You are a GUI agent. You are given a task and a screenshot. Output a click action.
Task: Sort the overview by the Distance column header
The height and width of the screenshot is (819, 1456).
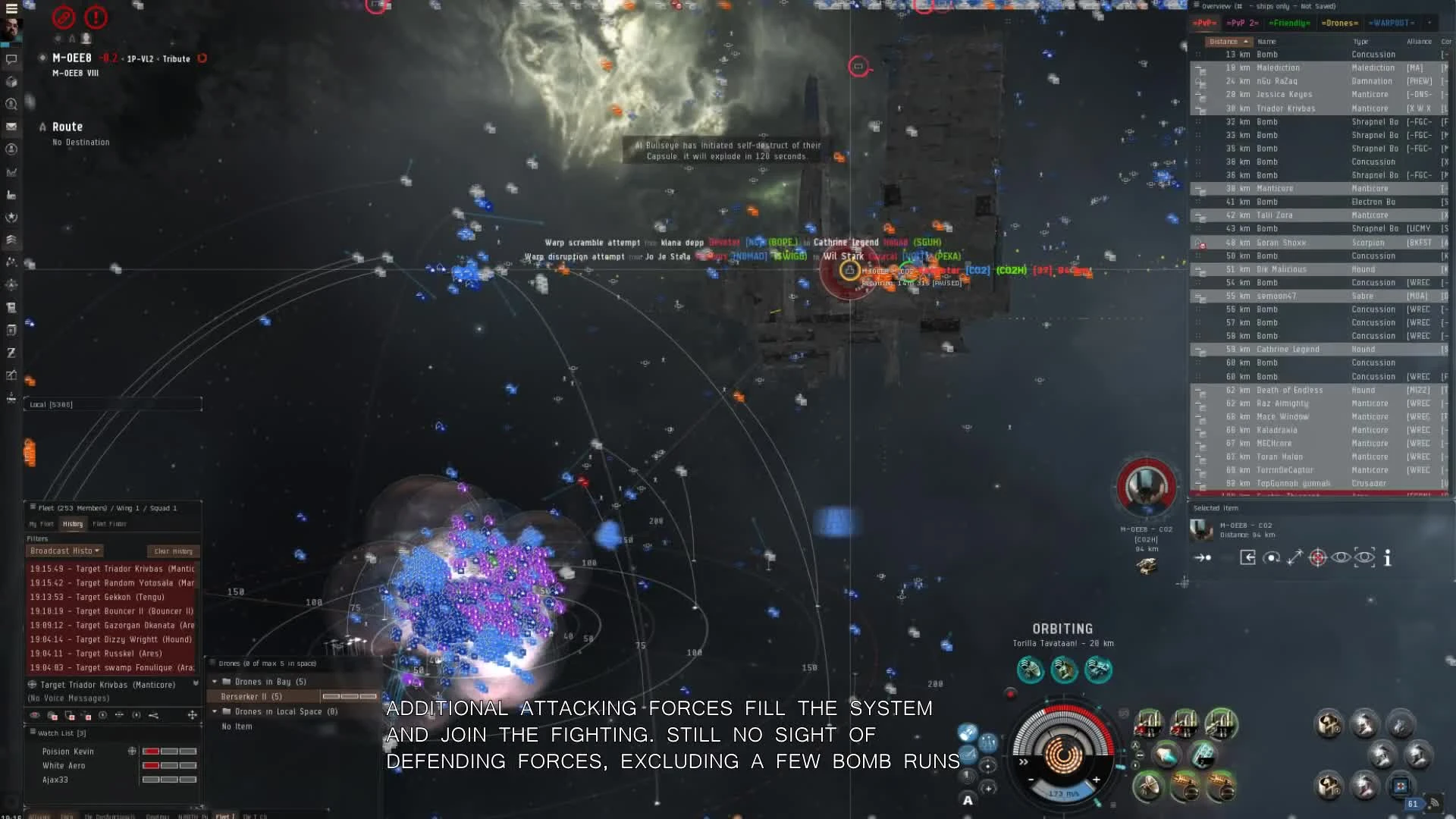point(1226,42)
